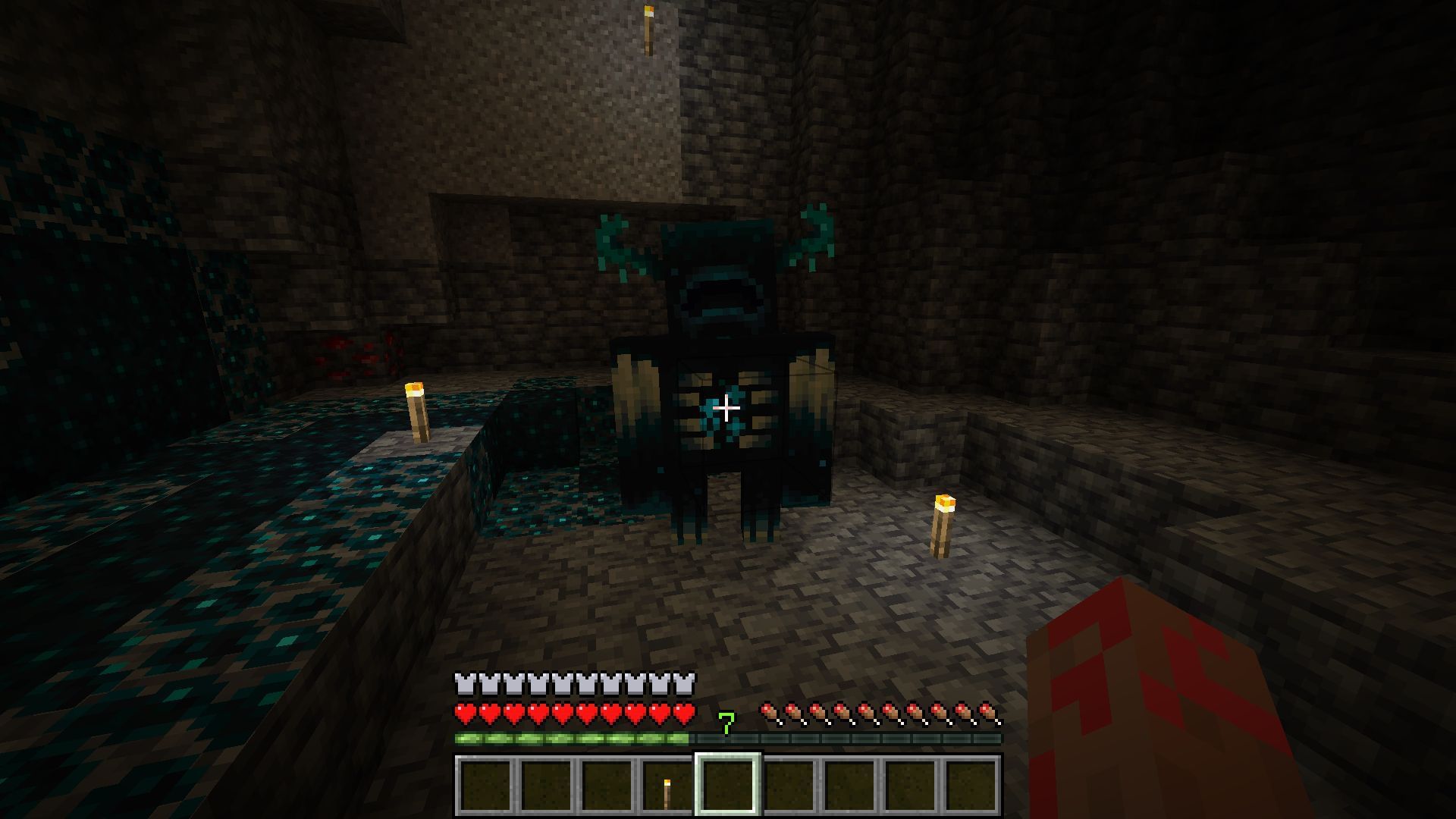Select the torch hotbar slot
This screenshot has width=1456, height=819.
(667, 785)
